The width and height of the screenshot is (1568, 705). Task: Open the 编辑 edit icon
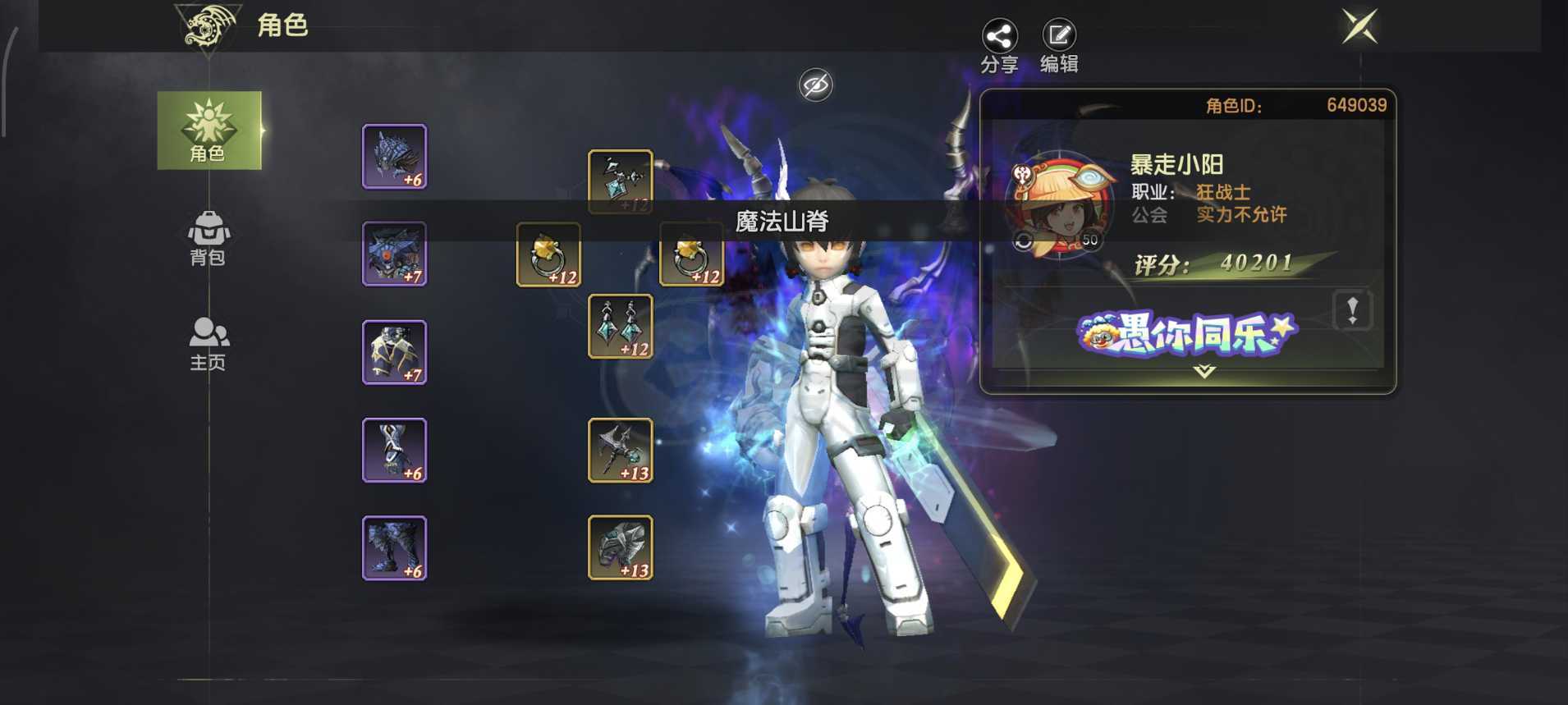point(1059,37)
